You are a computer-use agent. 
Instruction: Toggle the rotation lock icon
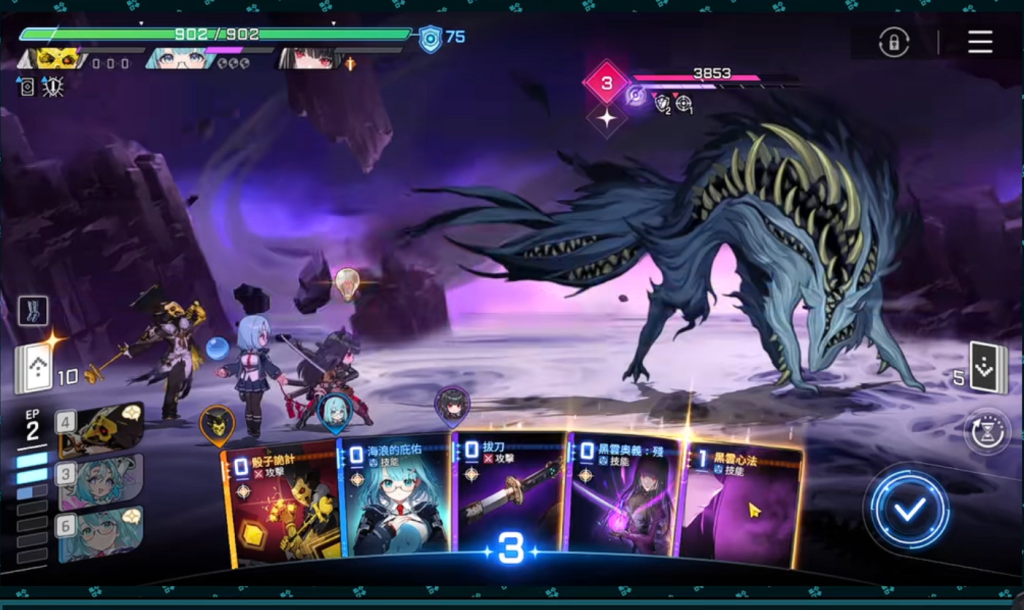pyautogui.click(x=893, y=42)
